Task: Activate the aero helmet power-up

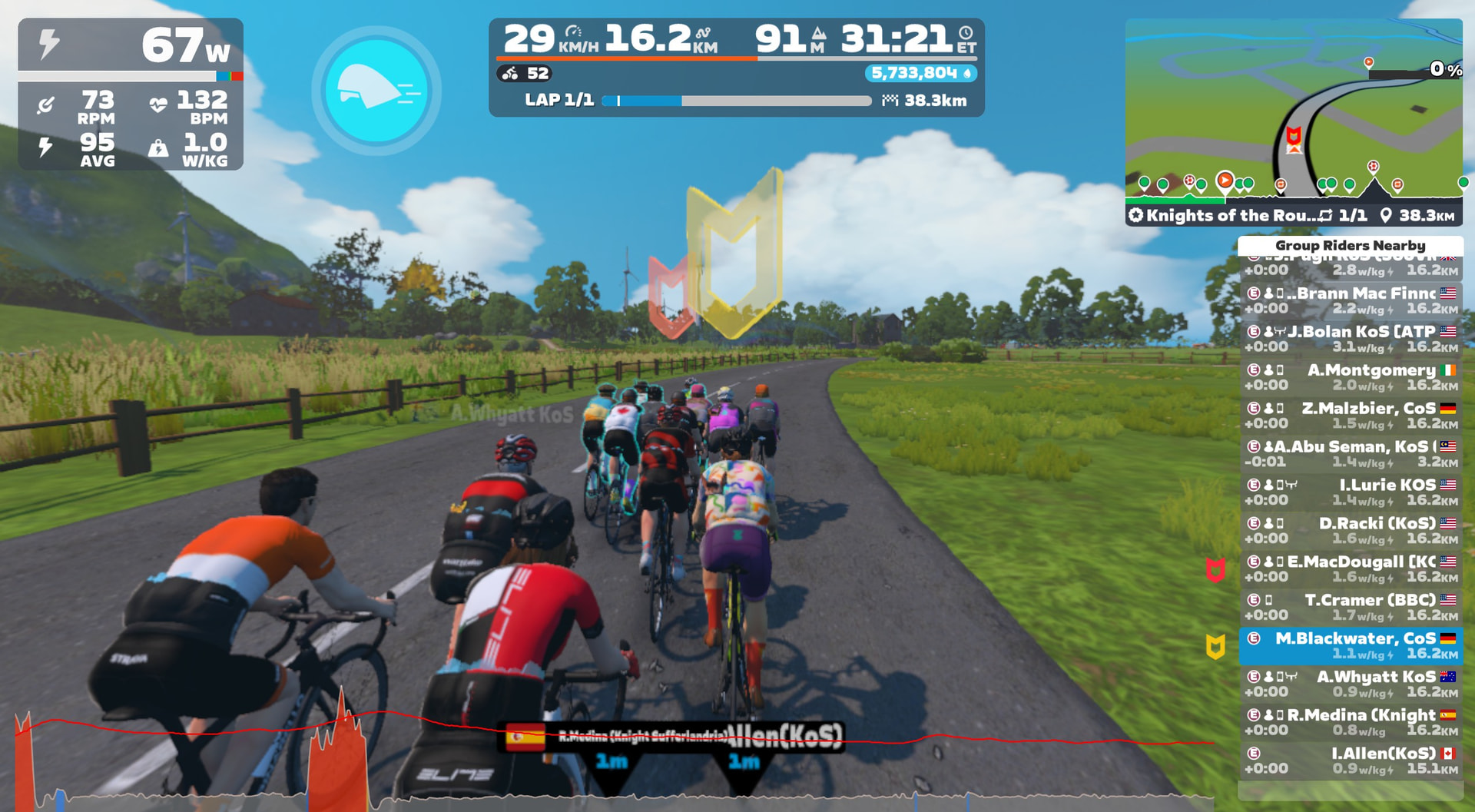Action: click(x=376, y=91)
